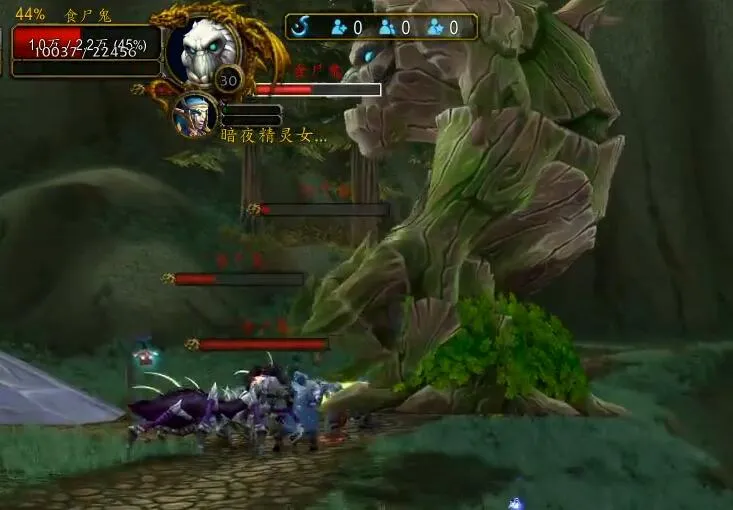Click the player icon with plus sign
The height and width of the screenshot is (510, 733).
pos(338,27)
